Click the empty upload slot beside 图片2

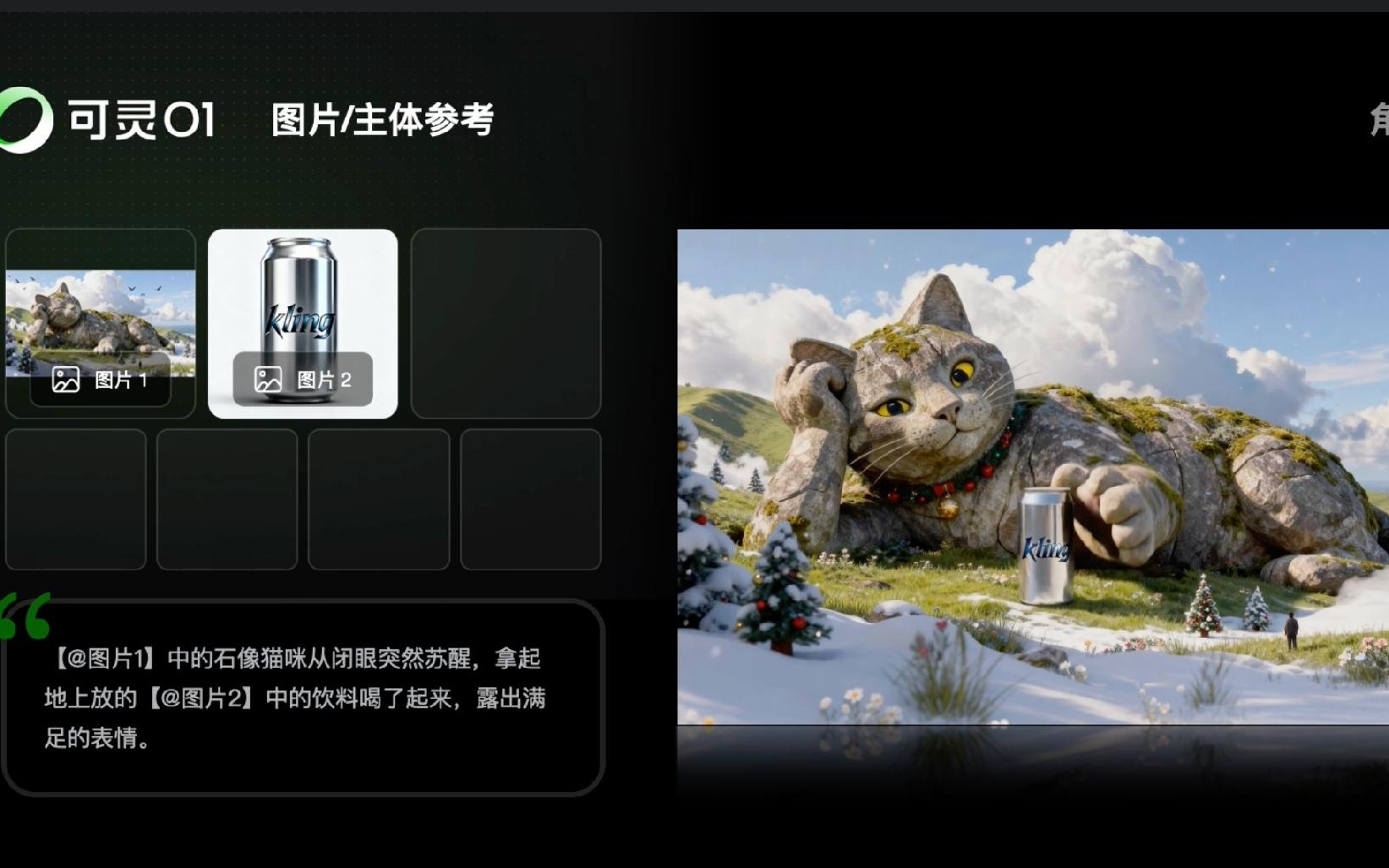(505, 323)
